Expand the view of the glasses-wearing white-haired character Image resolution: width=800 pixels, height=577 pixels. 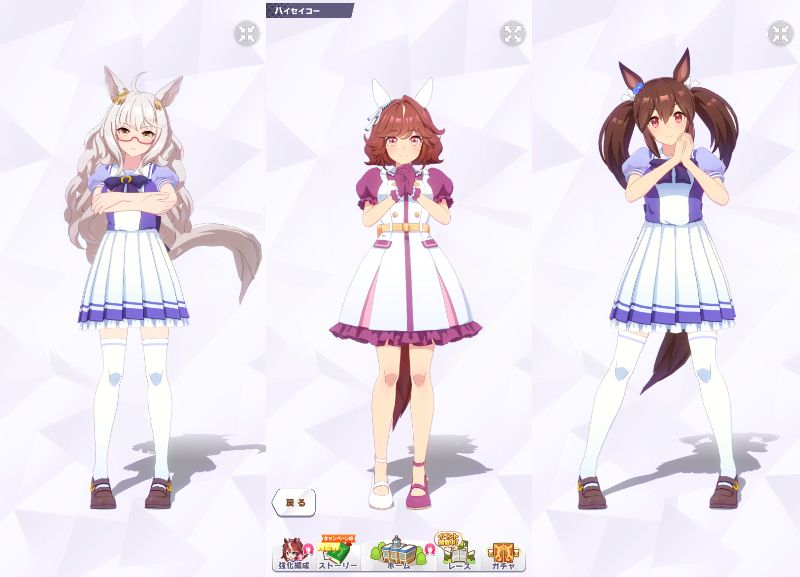(246, 34)
